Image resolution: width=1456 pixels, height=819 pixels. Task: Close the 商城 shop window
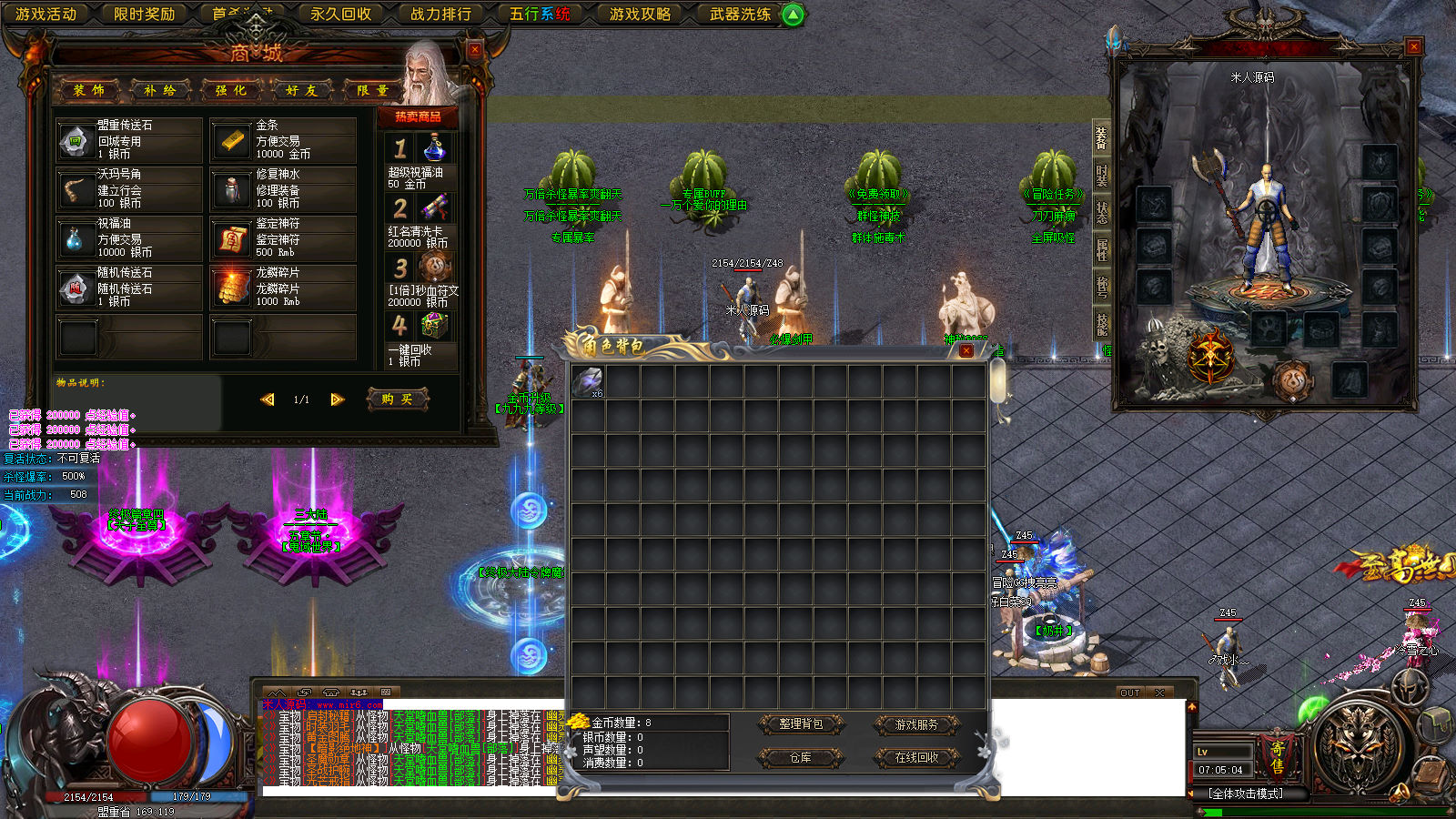click(474, 50)
